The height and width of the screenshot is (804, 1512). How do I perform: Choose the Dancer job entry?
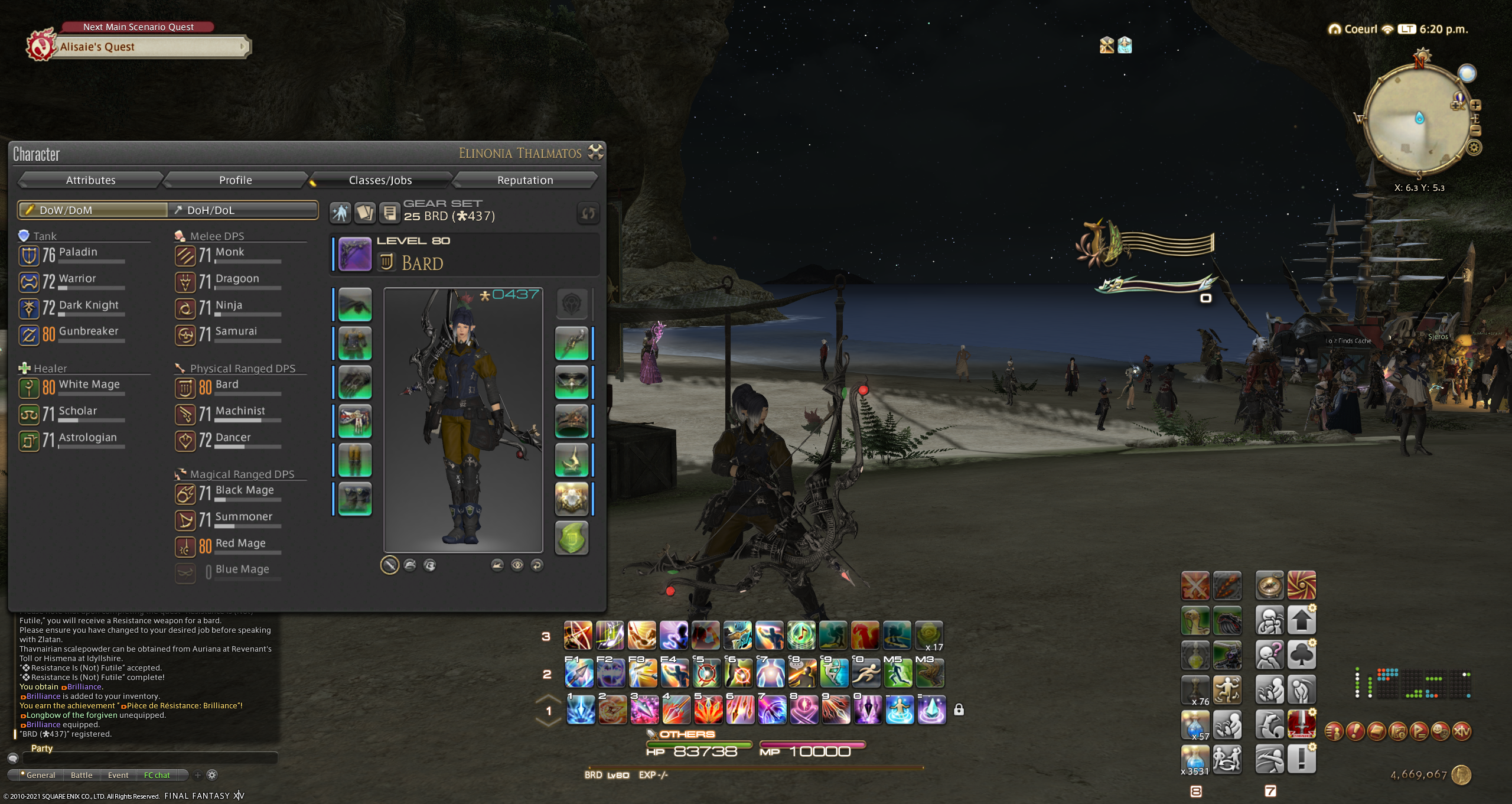pos(233,438)
